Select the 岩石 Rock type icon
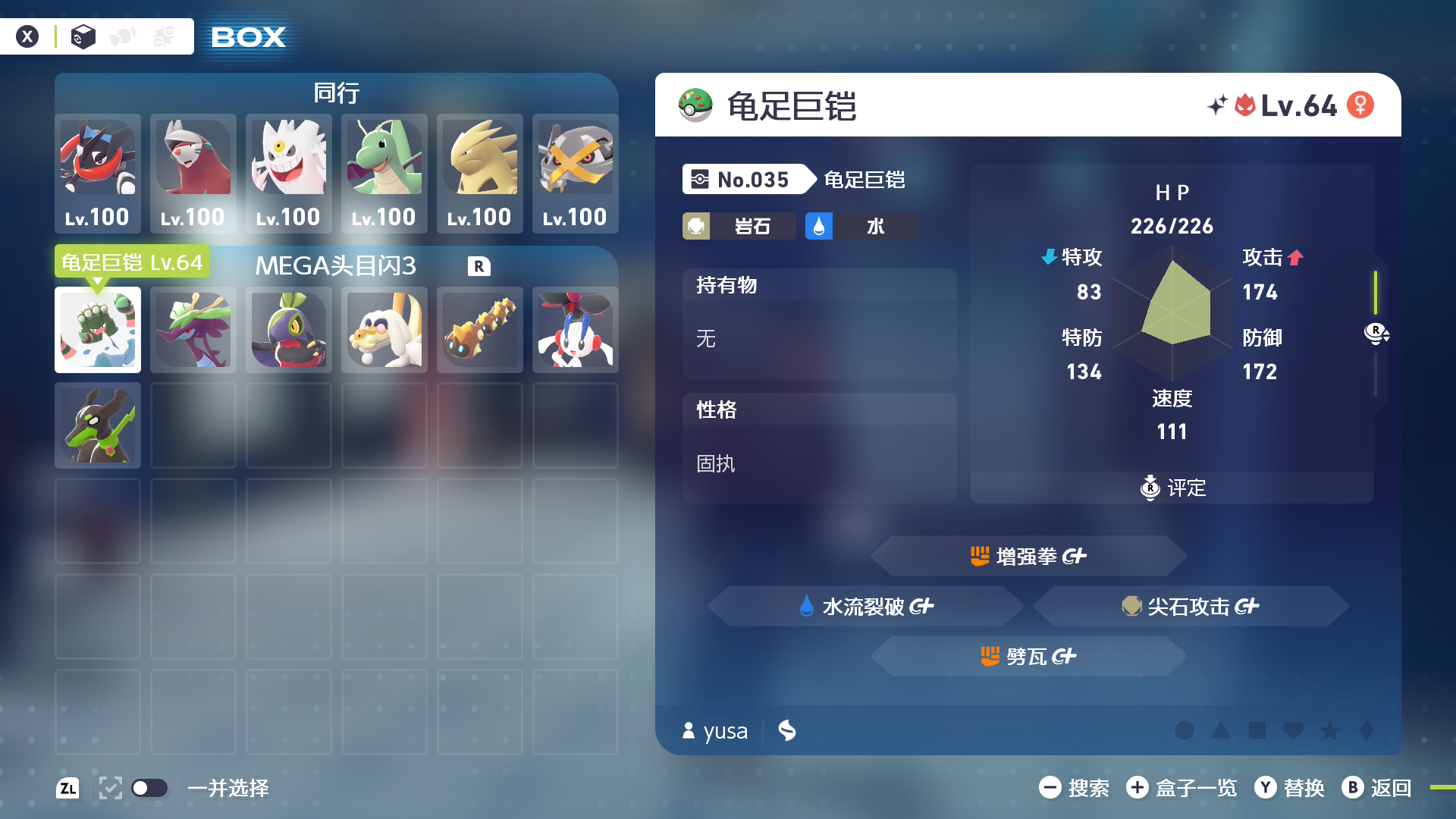The width and height of the screenshot is (1456, 819). click(696, 225)
